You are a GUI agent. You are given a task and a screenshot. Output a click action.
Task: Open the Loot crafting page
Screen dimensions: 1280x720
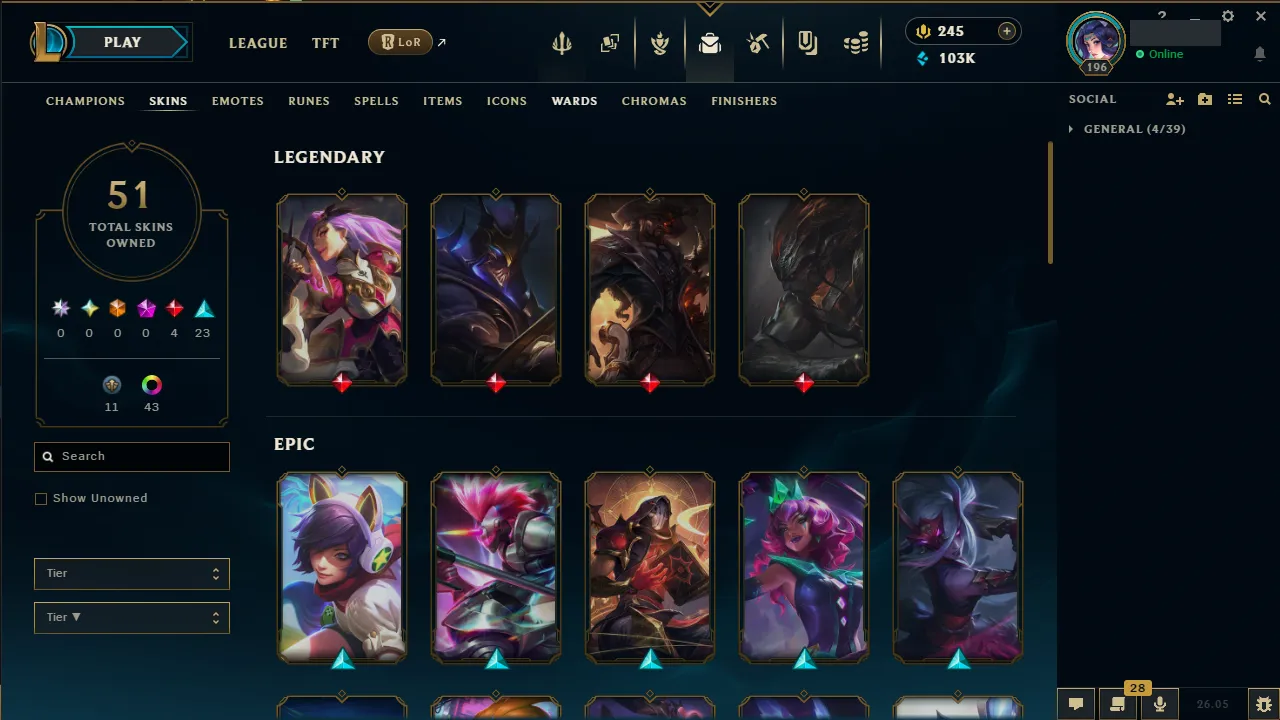click(710, 42)
